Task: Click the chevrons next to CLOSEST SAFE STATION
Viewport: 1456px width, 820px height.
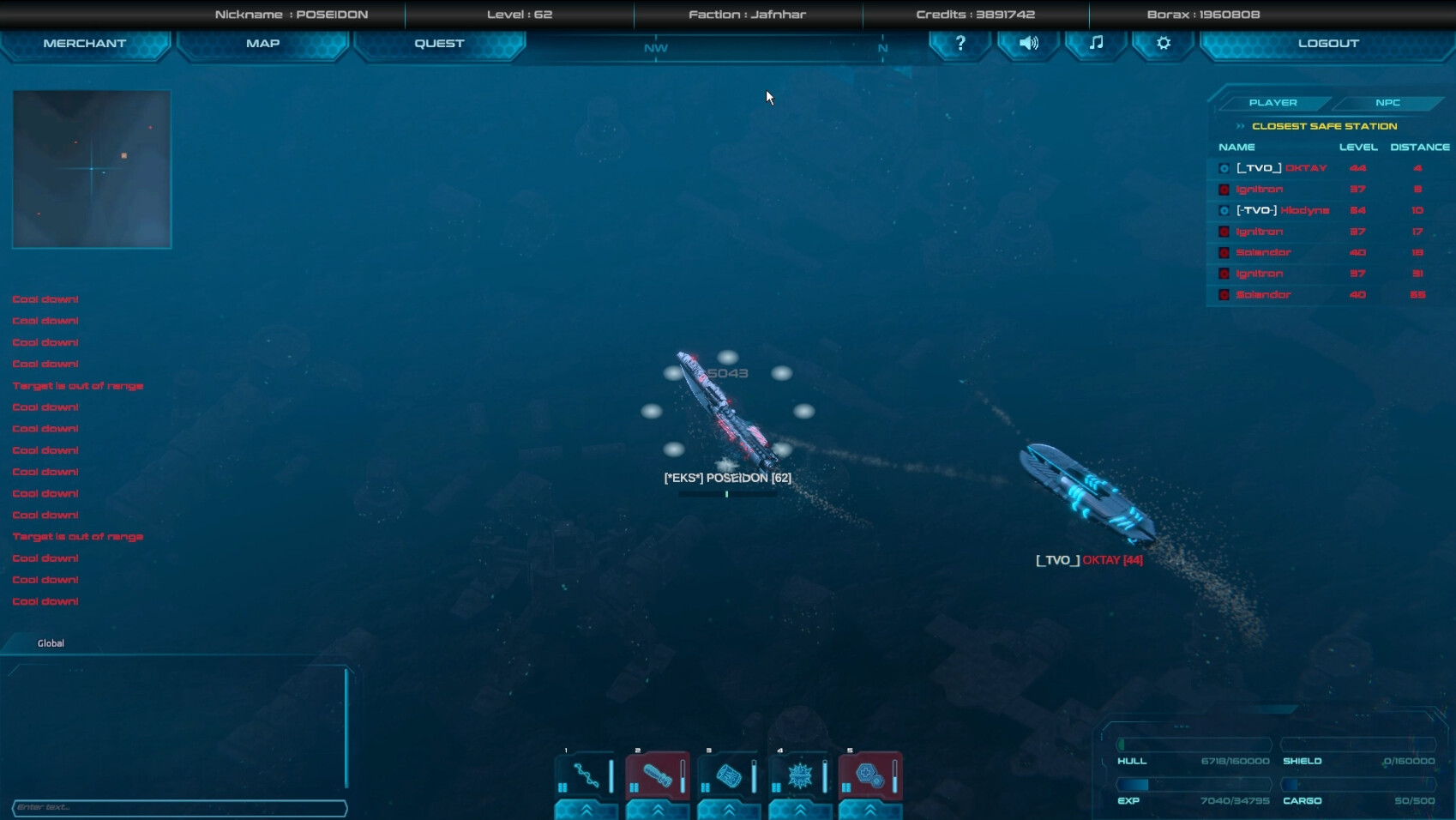Action: click(x=1241, y=125)
